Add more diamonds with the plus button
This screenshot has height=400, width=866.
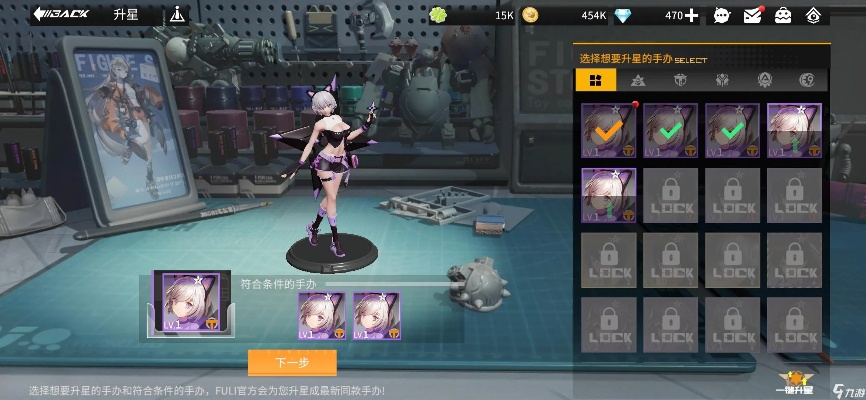coord(691,15)
